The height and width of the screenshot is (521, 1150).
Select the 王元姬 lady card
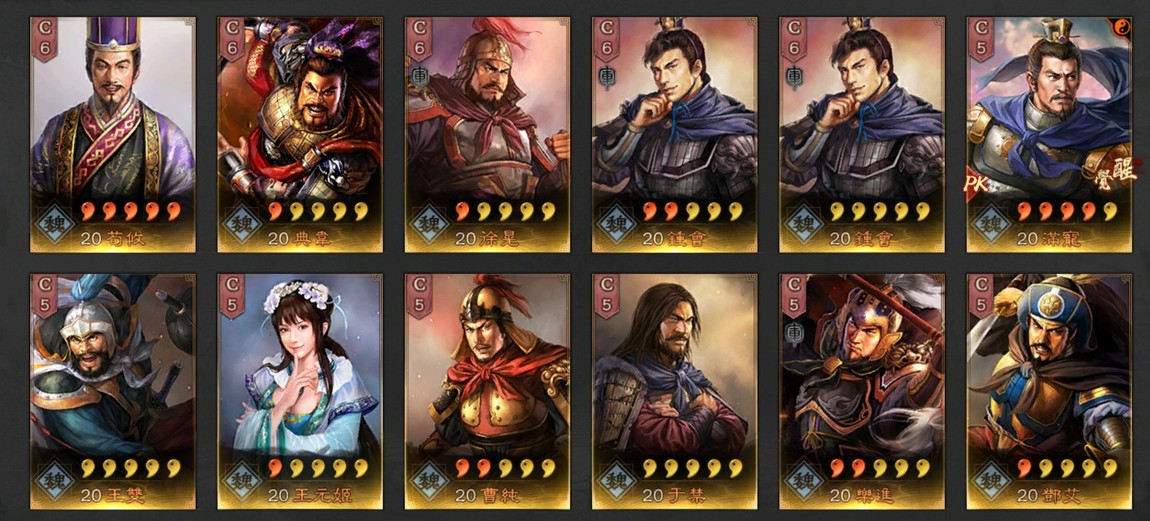click(300, 391)
